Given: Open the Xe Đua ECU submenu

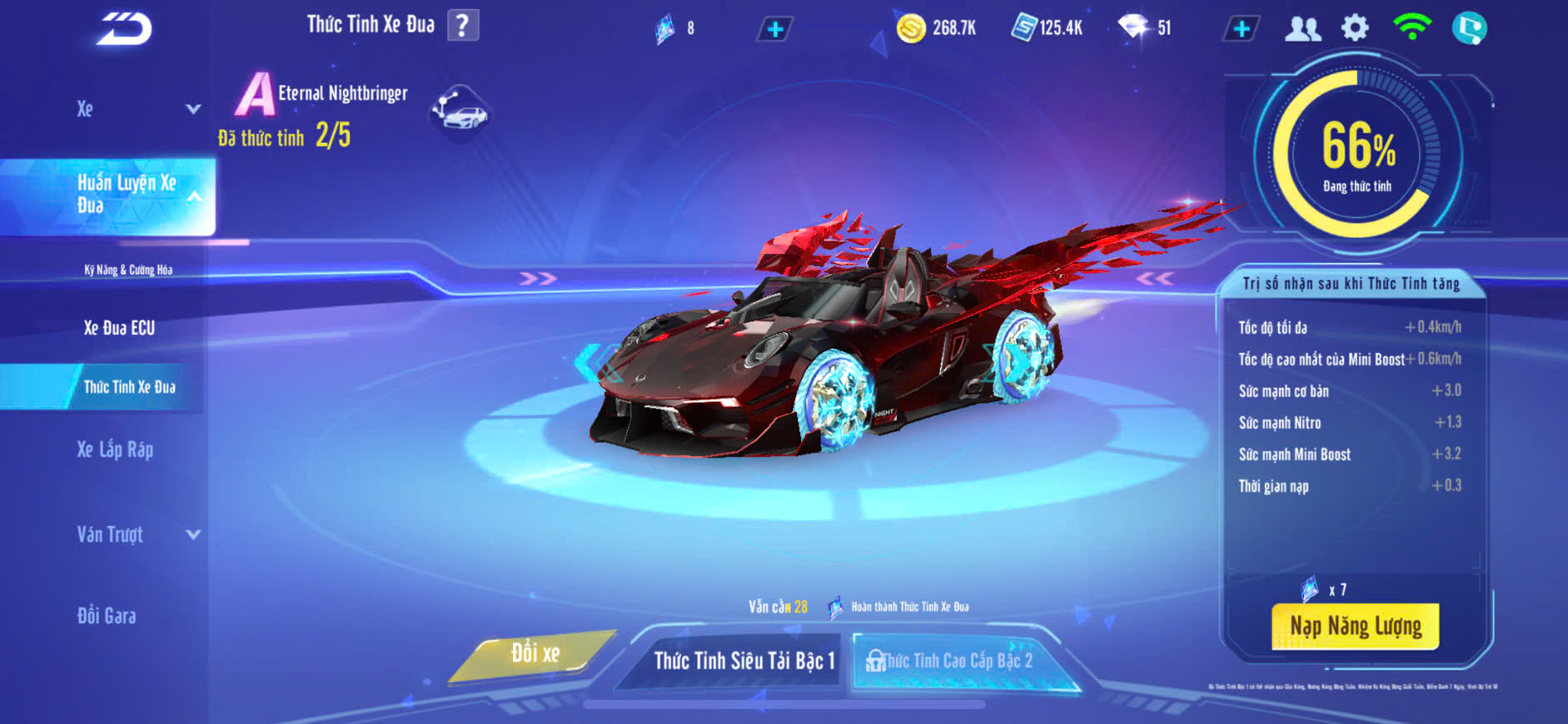Looking at the screenshot, I should [119, 328].
